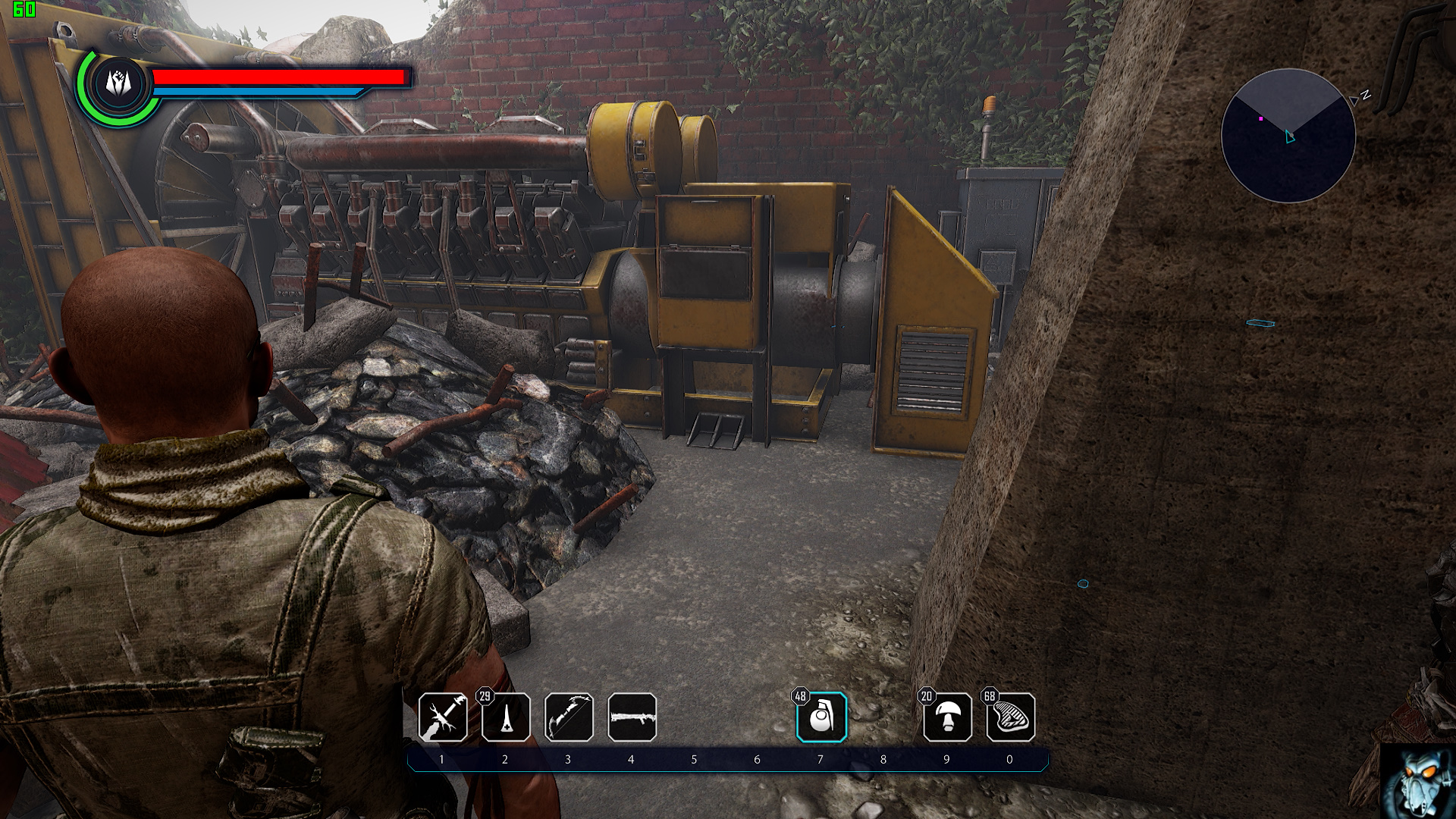1456x819 pixels.
Task: Select the sword in hotbar slot 1
Action: (x=443, y=717)
